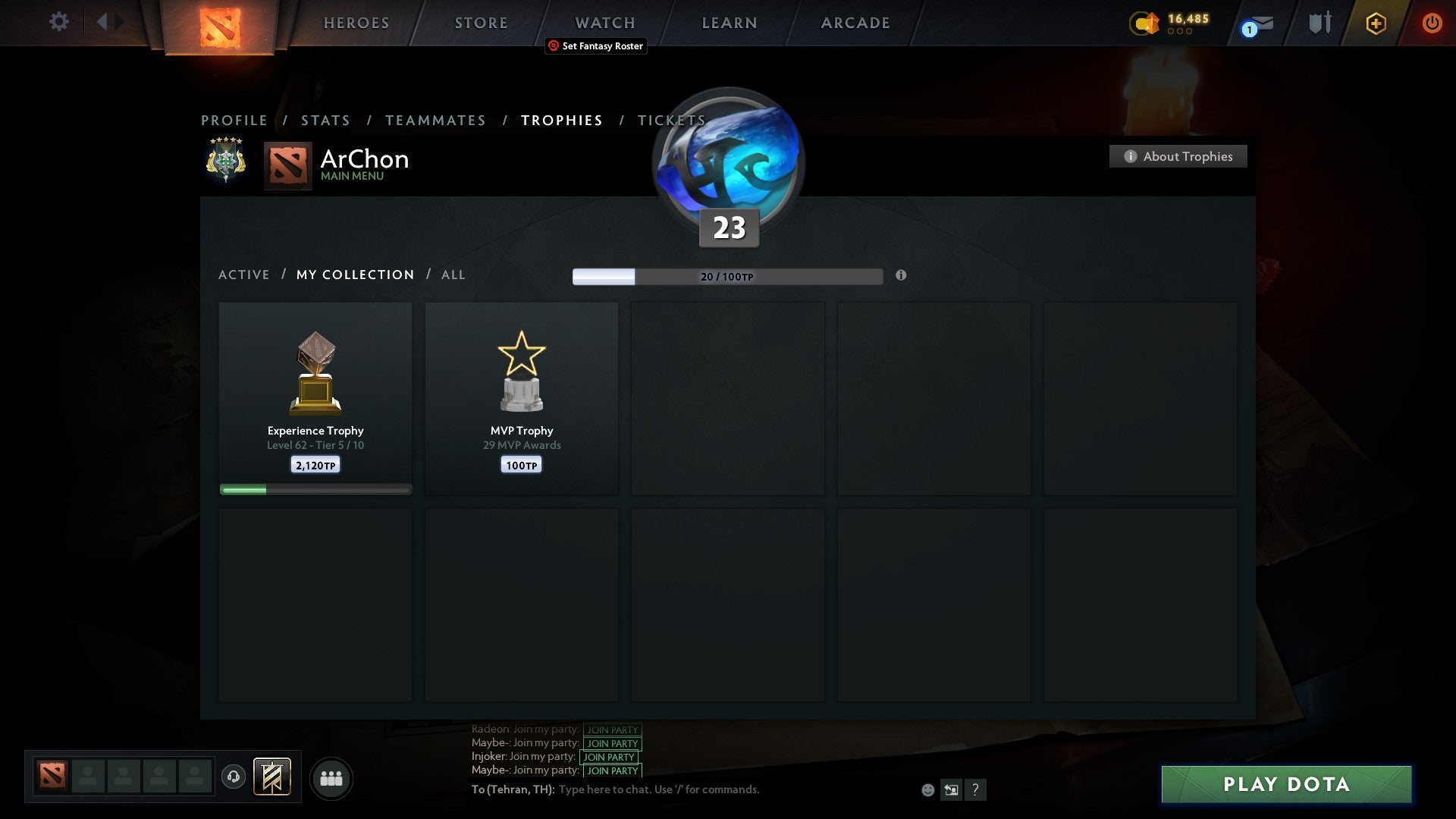
Task: Click the headset voice chat icon
Action: click(234, 777)
